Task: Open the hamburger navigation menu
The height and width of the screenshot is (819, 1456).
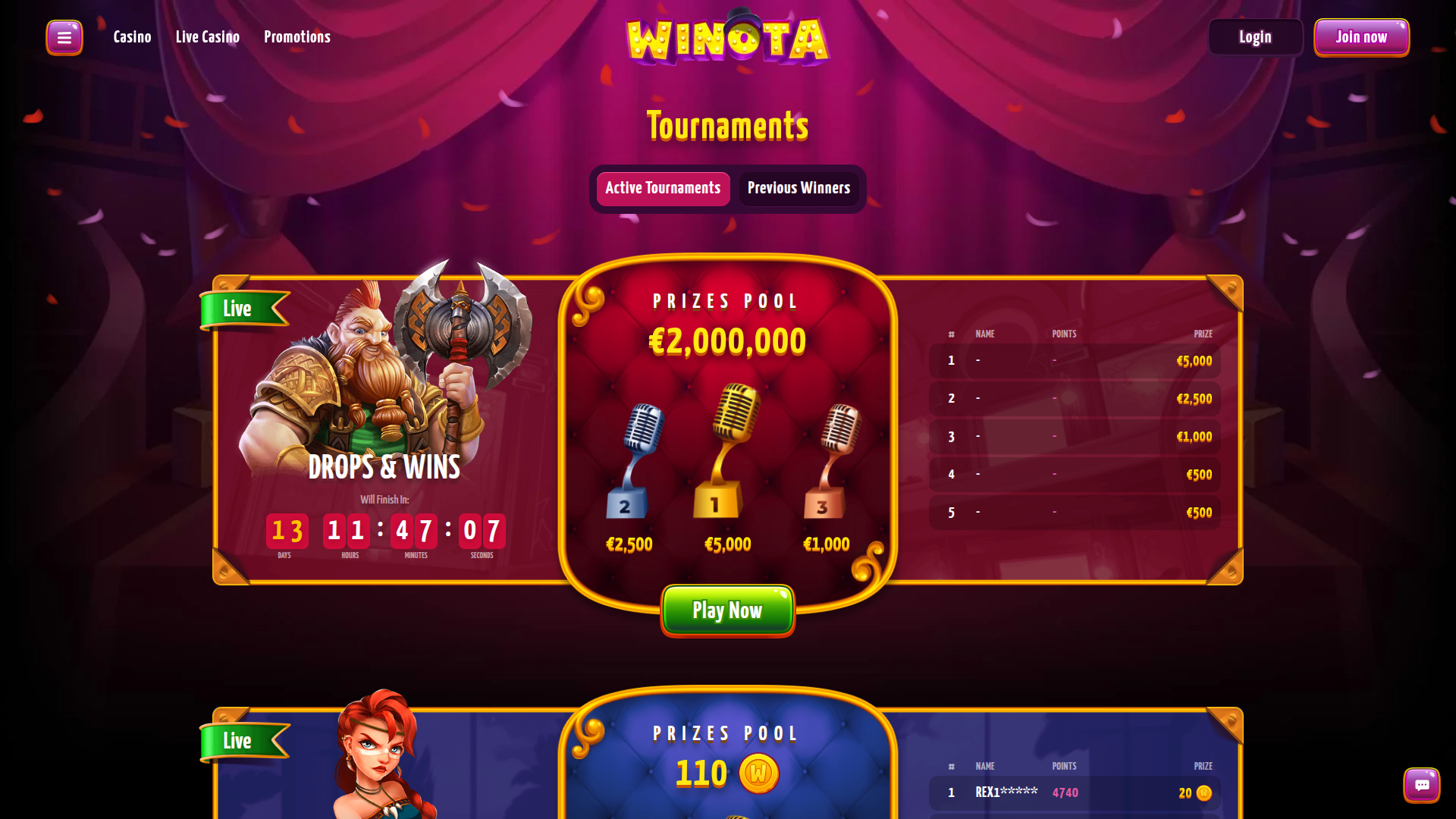Action: (x=64, y=36)
